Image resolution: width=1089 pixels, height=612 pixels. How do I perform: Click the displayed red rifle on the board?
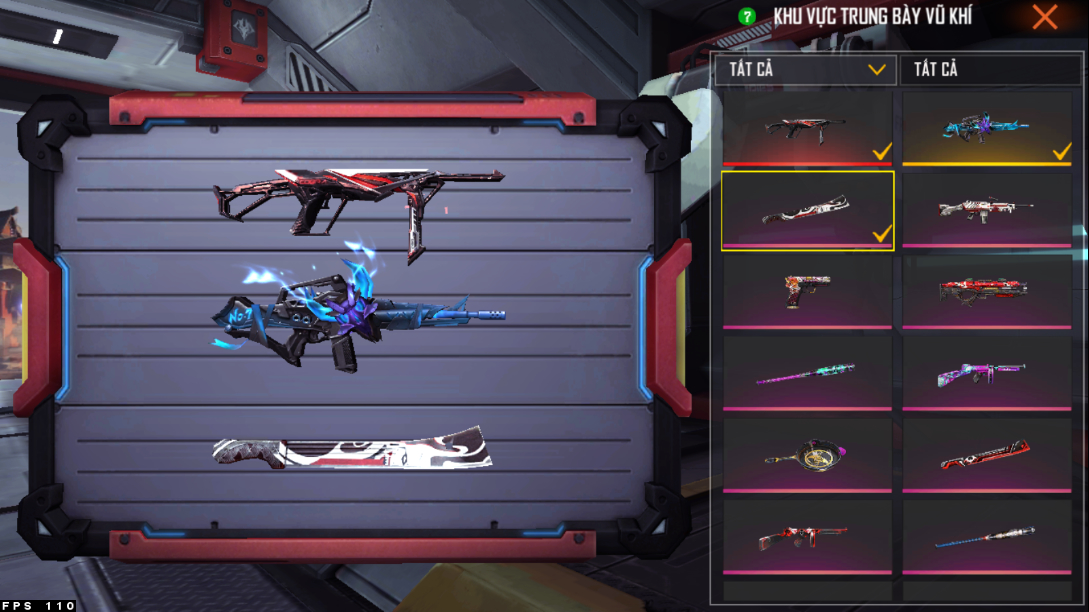pos(357,200)
